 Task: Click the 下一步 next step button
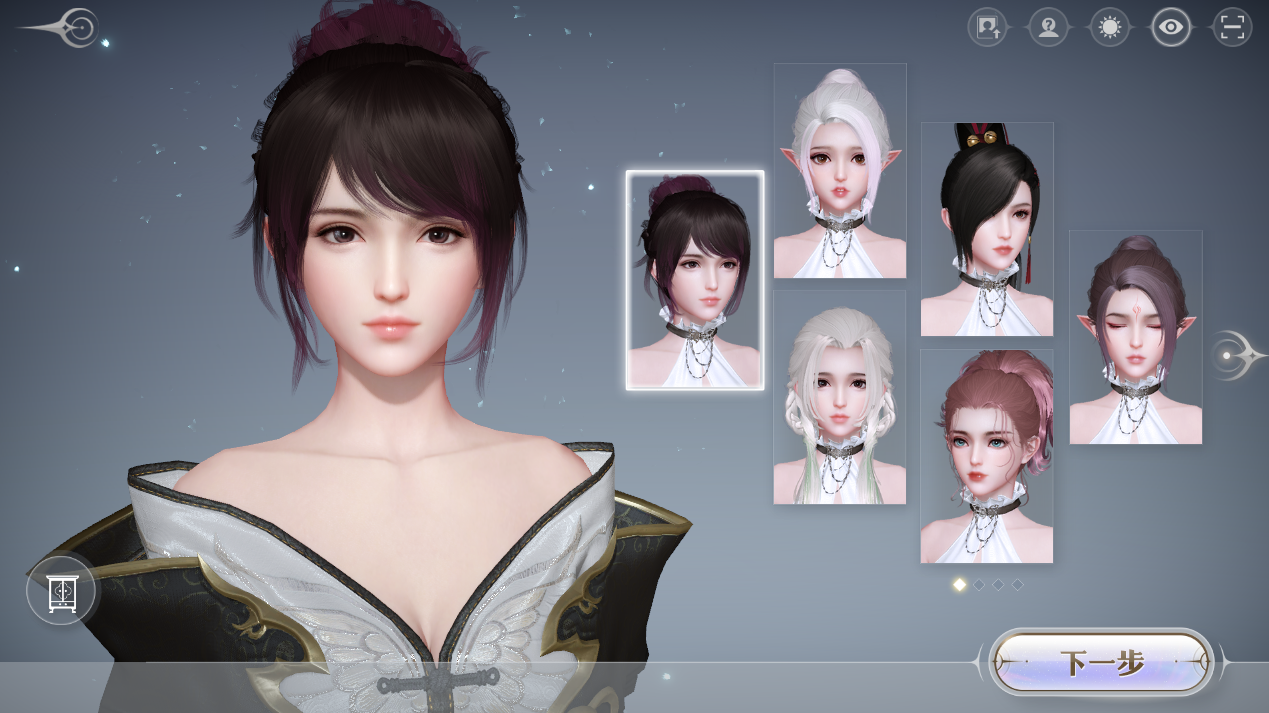(1101, 662)
